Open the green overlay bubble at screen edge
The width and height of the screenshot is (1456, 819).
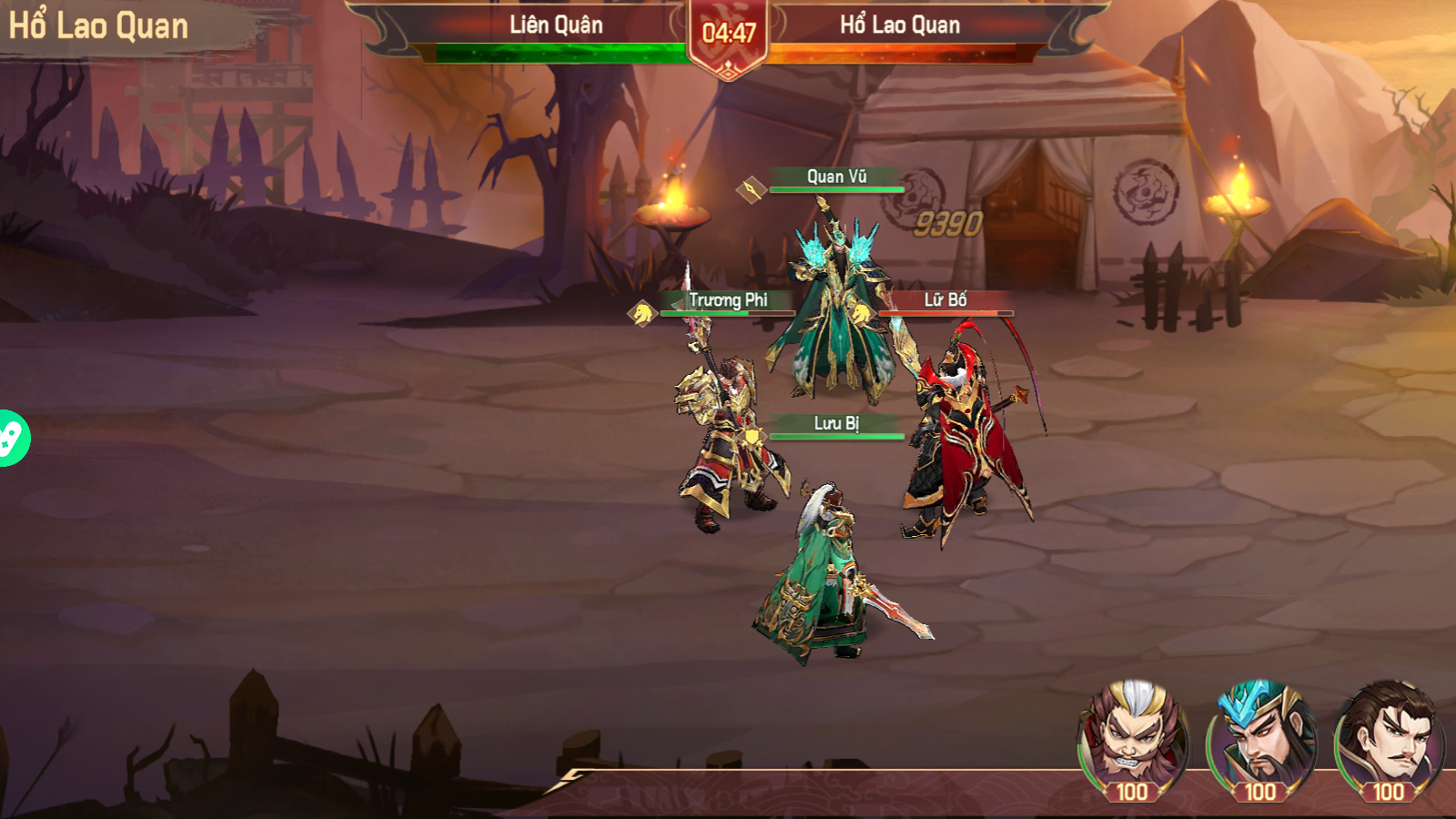click(13, 439)
